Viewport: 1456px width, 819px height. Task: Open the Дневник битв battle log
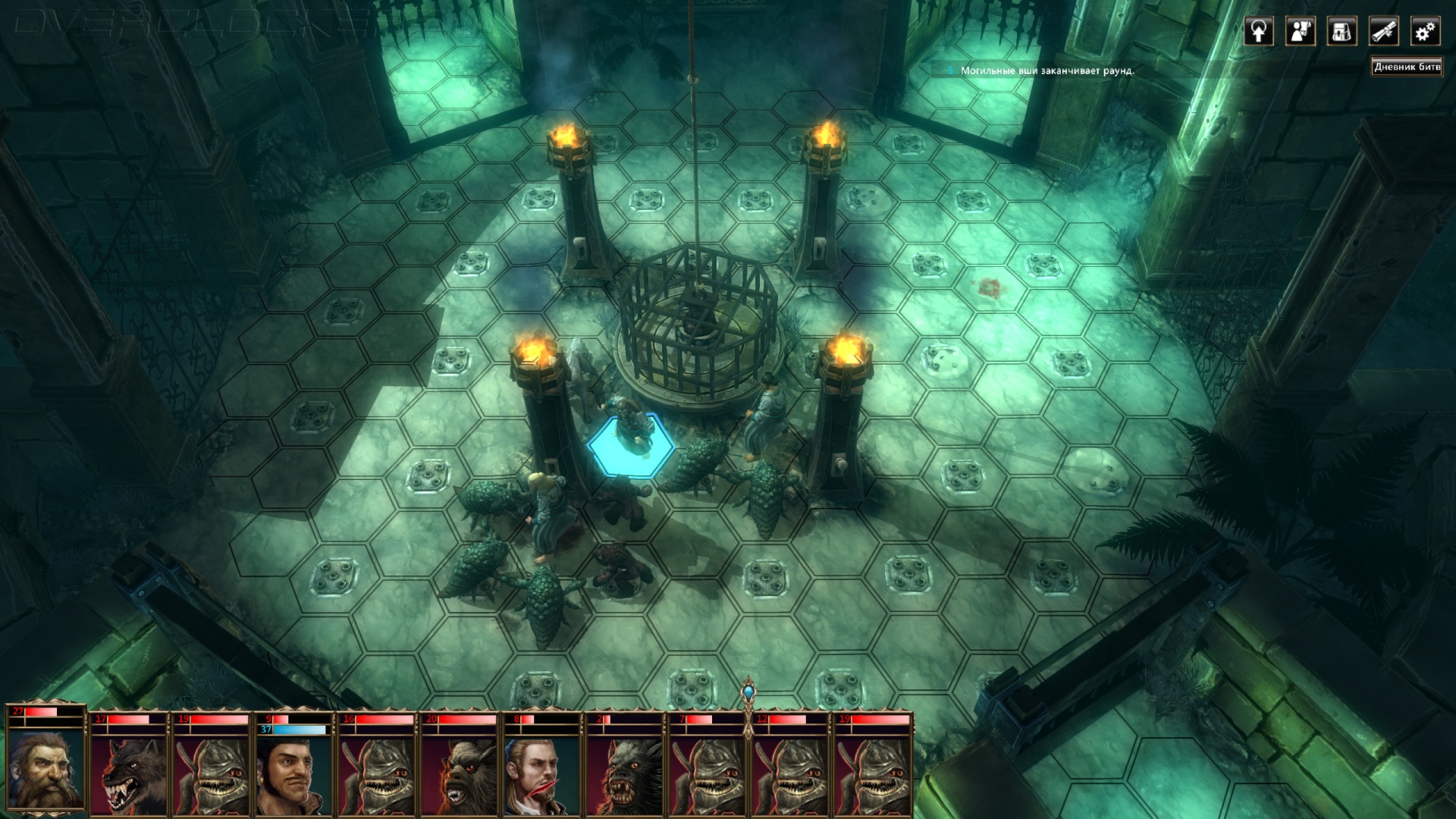(x=1407, y=67)
